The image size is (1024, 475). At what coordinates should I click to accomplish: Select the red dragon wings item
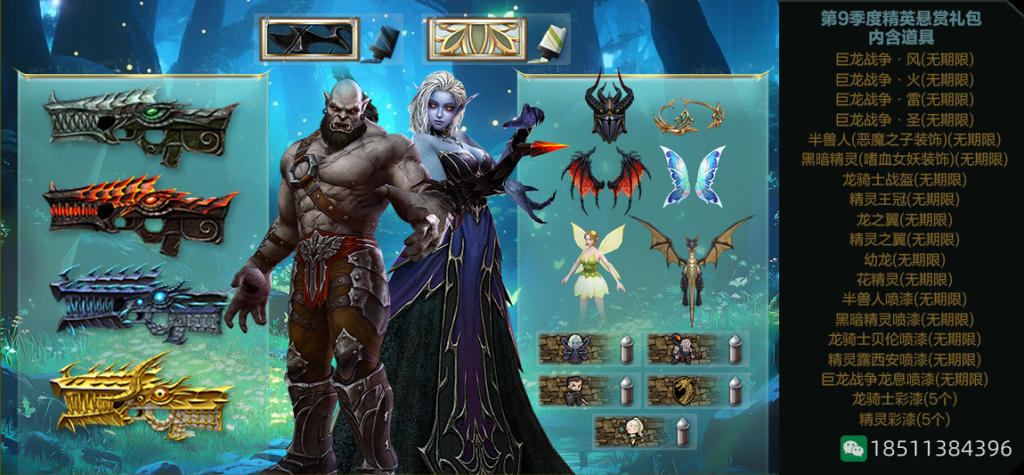[x=606, y=177]
